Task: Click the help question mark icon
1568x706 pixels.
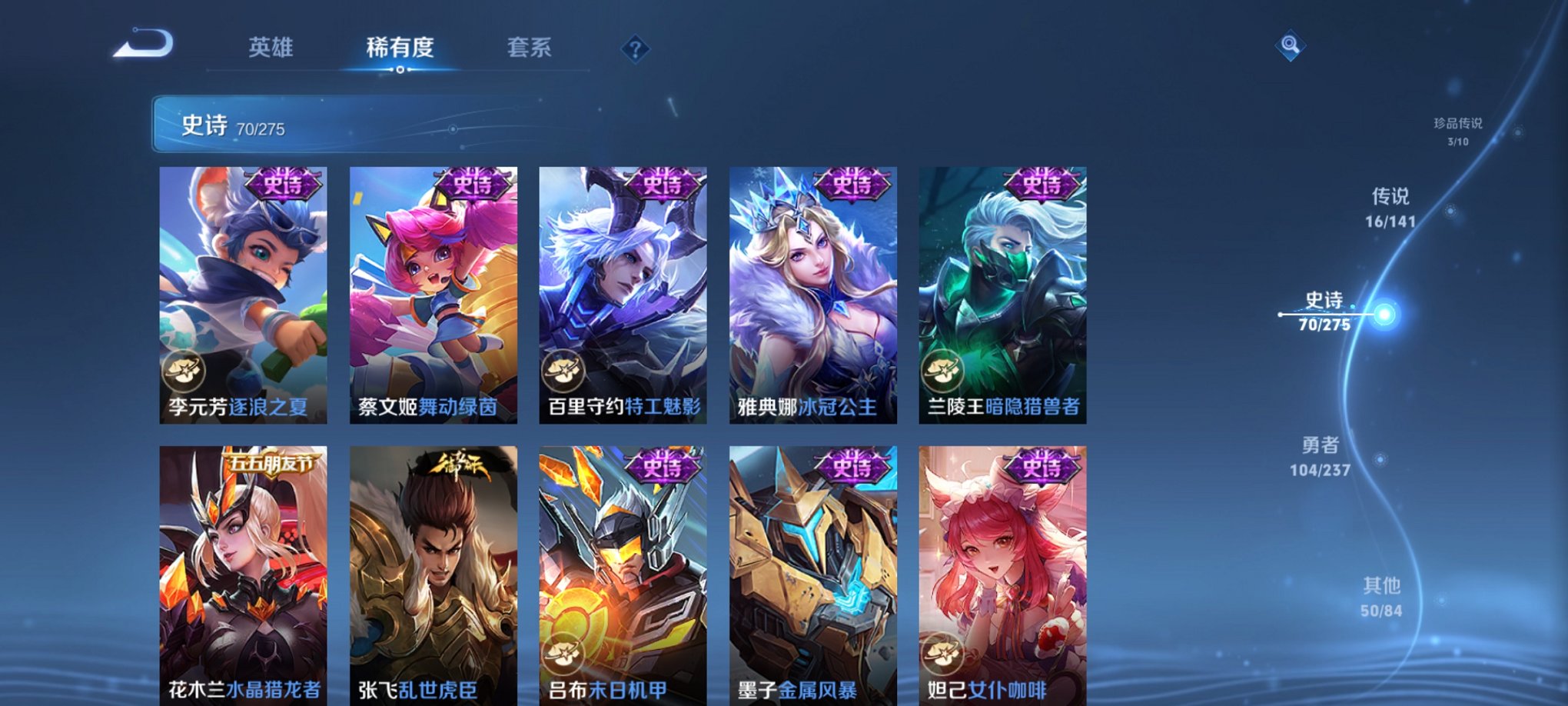Action: point(635,49)
